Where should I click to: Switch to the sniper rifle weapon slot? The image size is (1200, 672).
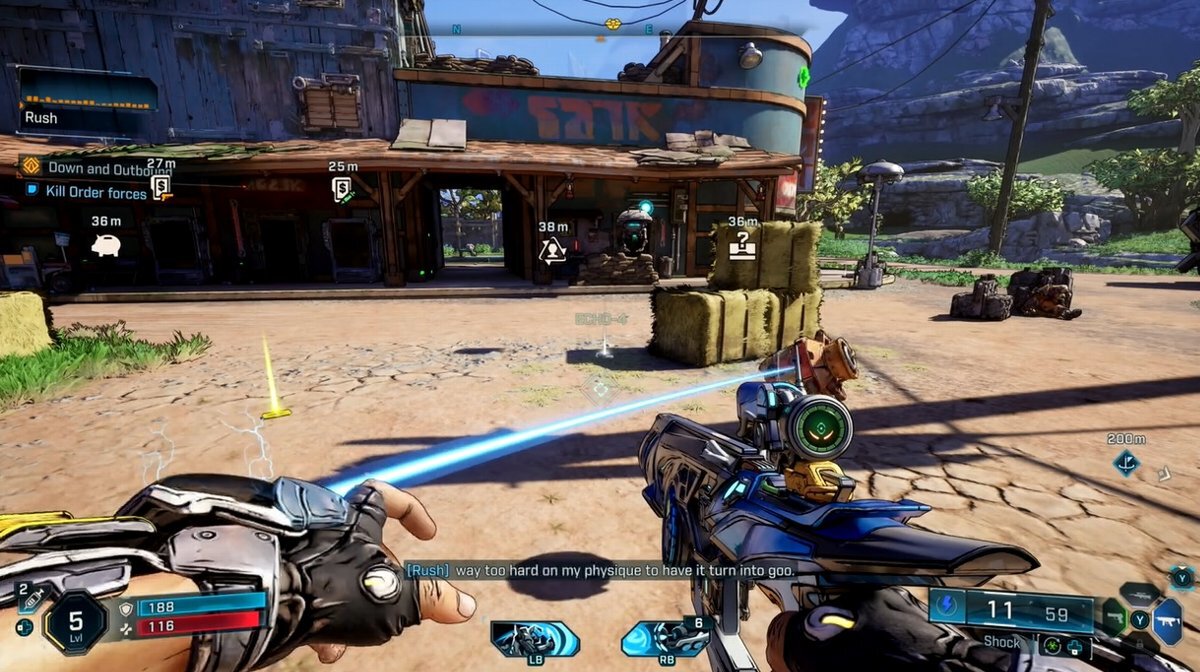pyautogui.click(x=1139, y=593)
